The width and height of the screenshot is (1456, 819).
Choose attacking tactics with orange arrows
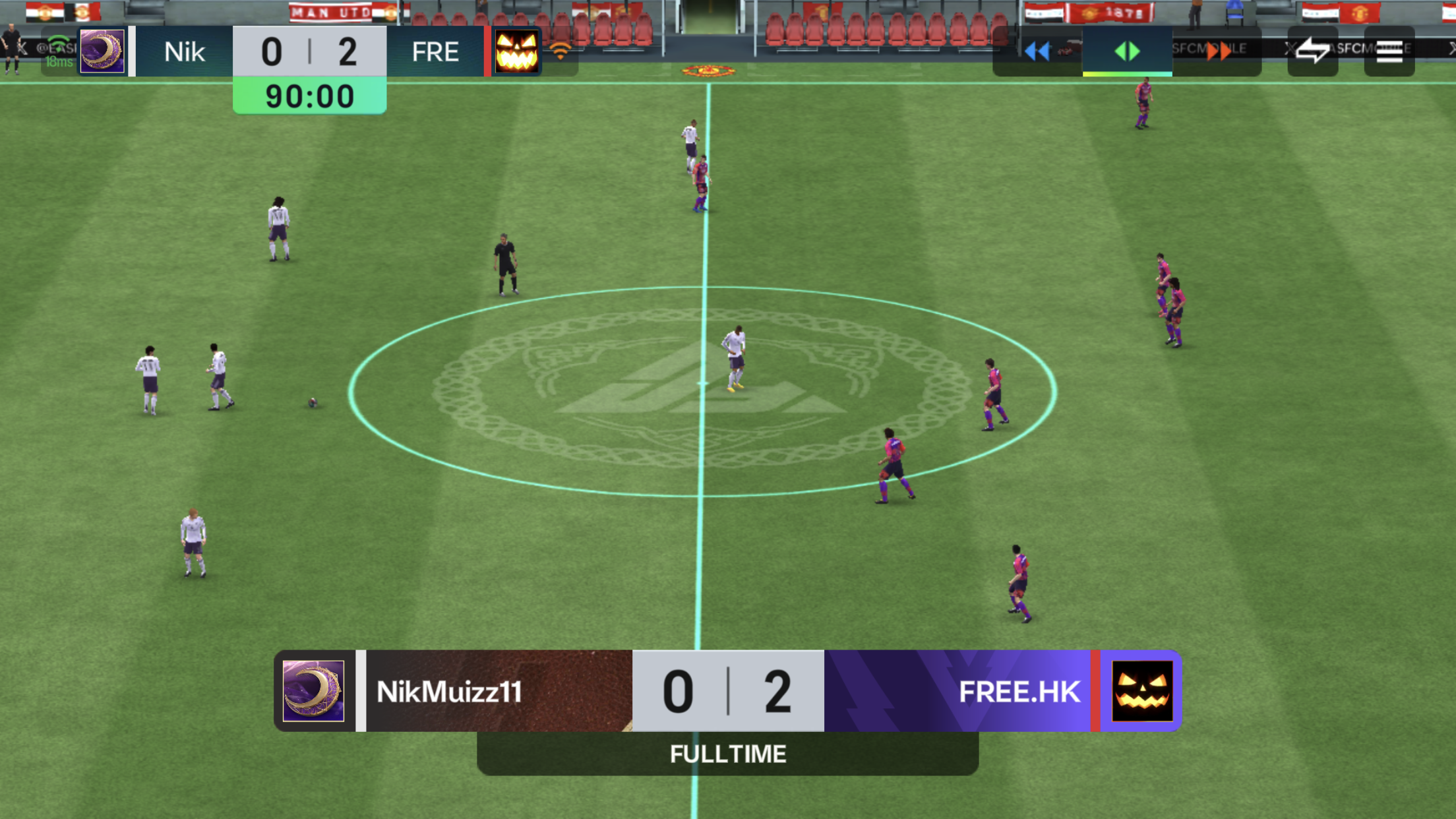1217,51
